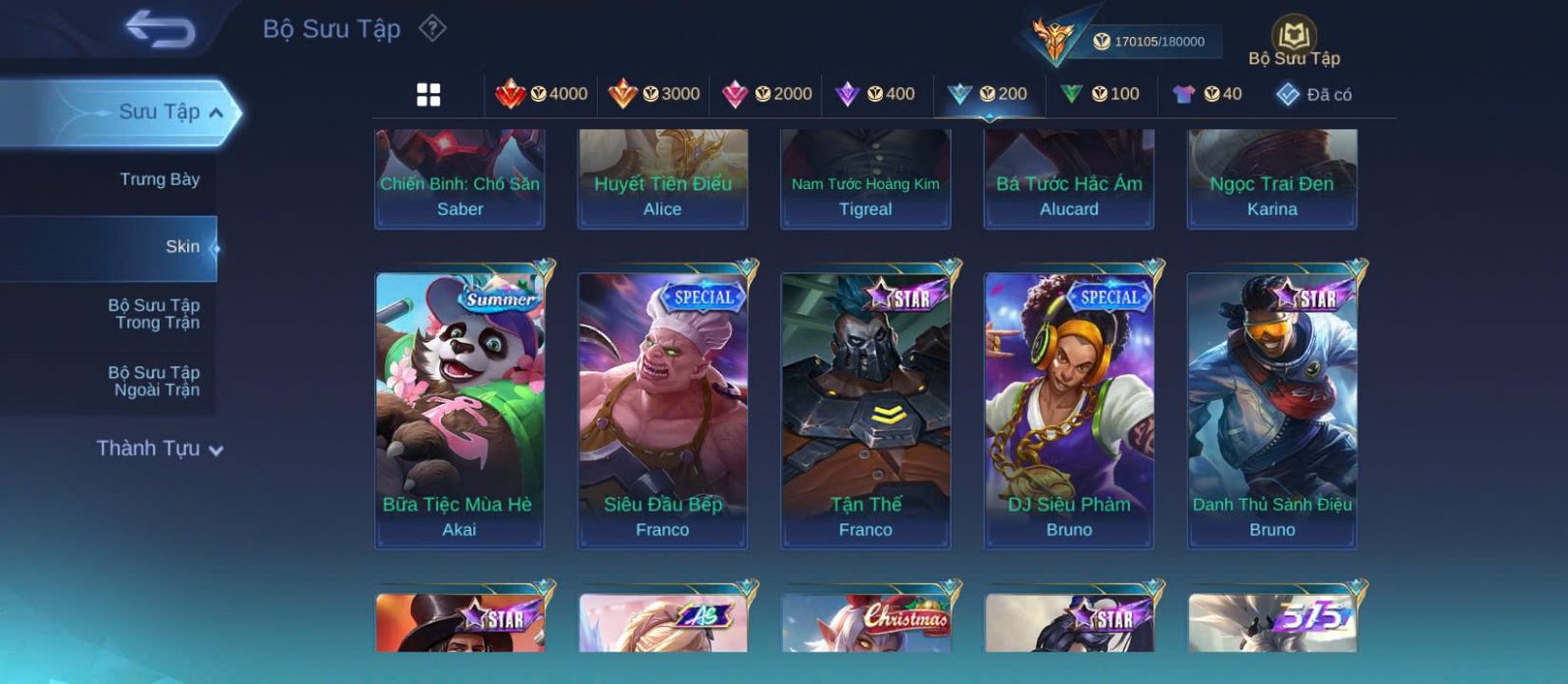Switch to the 40 tier tab

click(1207, 94)
